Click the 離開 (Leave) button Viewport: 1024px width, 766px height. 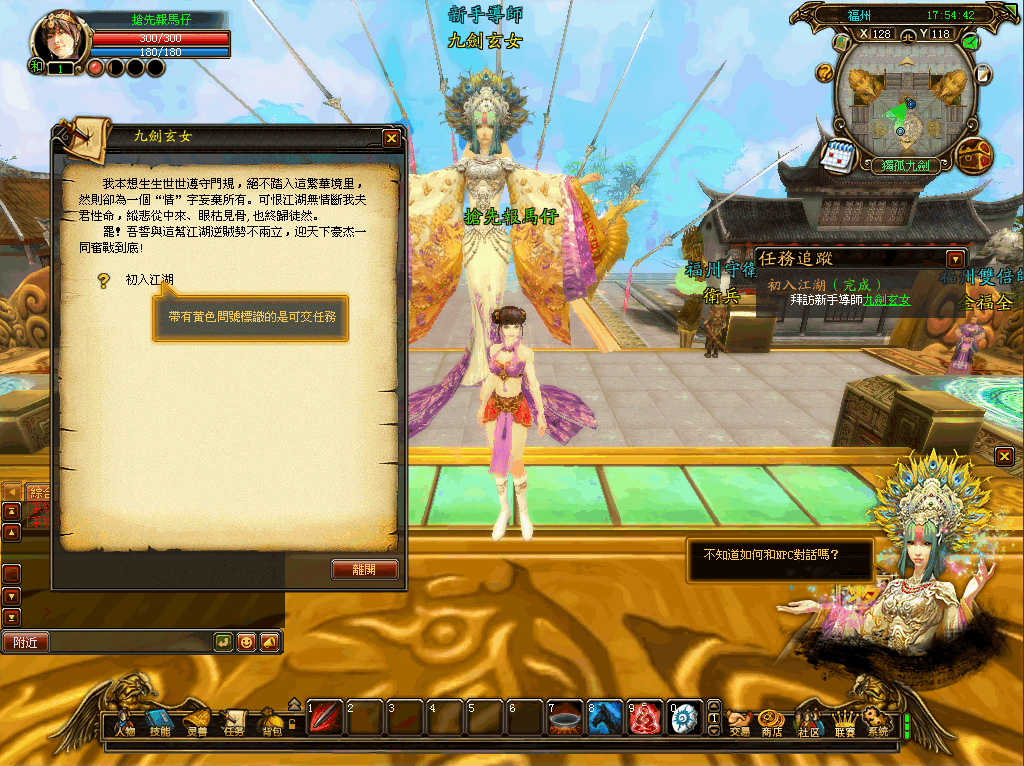pos(365,569)
